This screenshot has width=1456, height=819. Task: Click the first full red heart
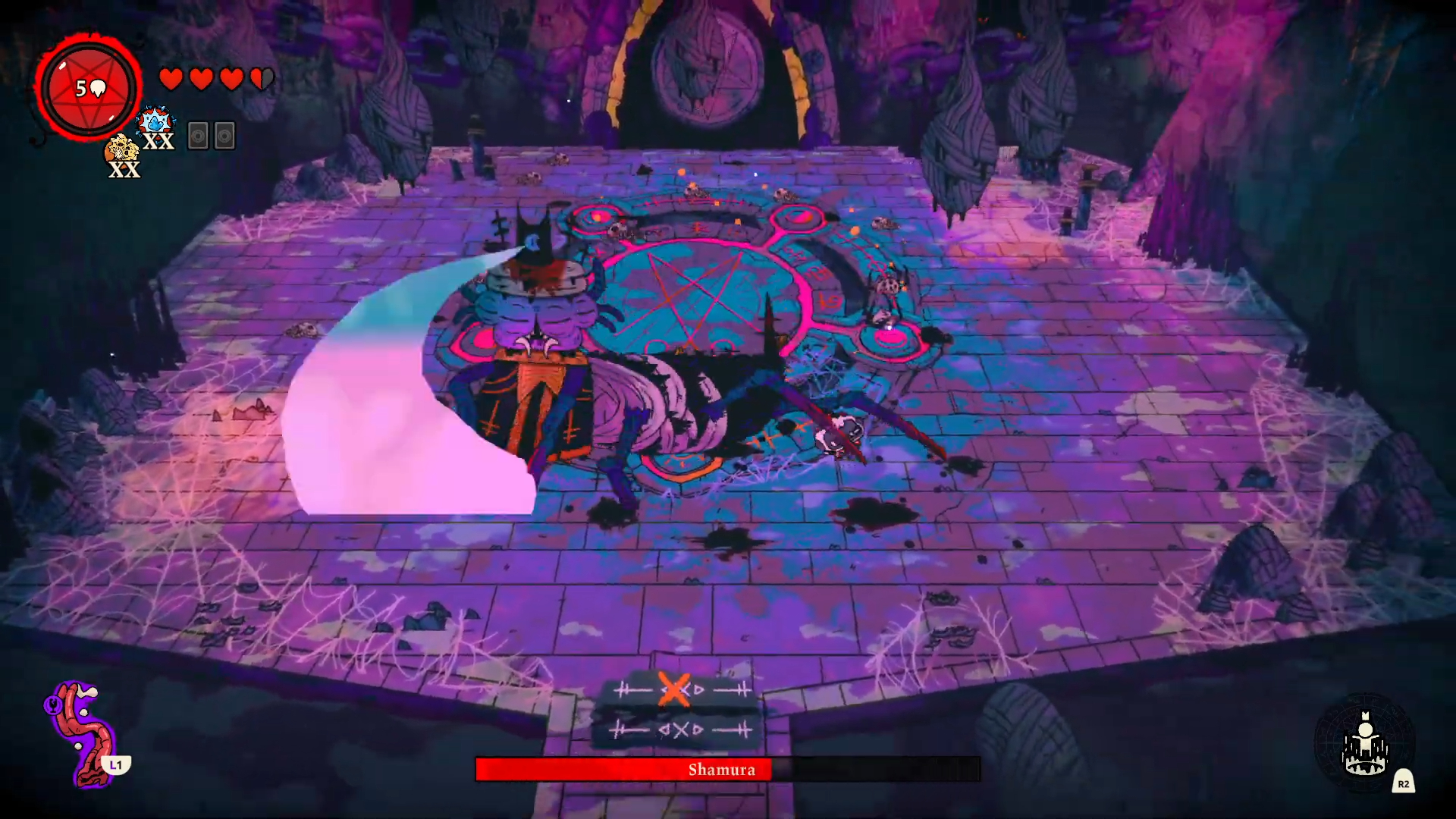[x=171, y=77]
